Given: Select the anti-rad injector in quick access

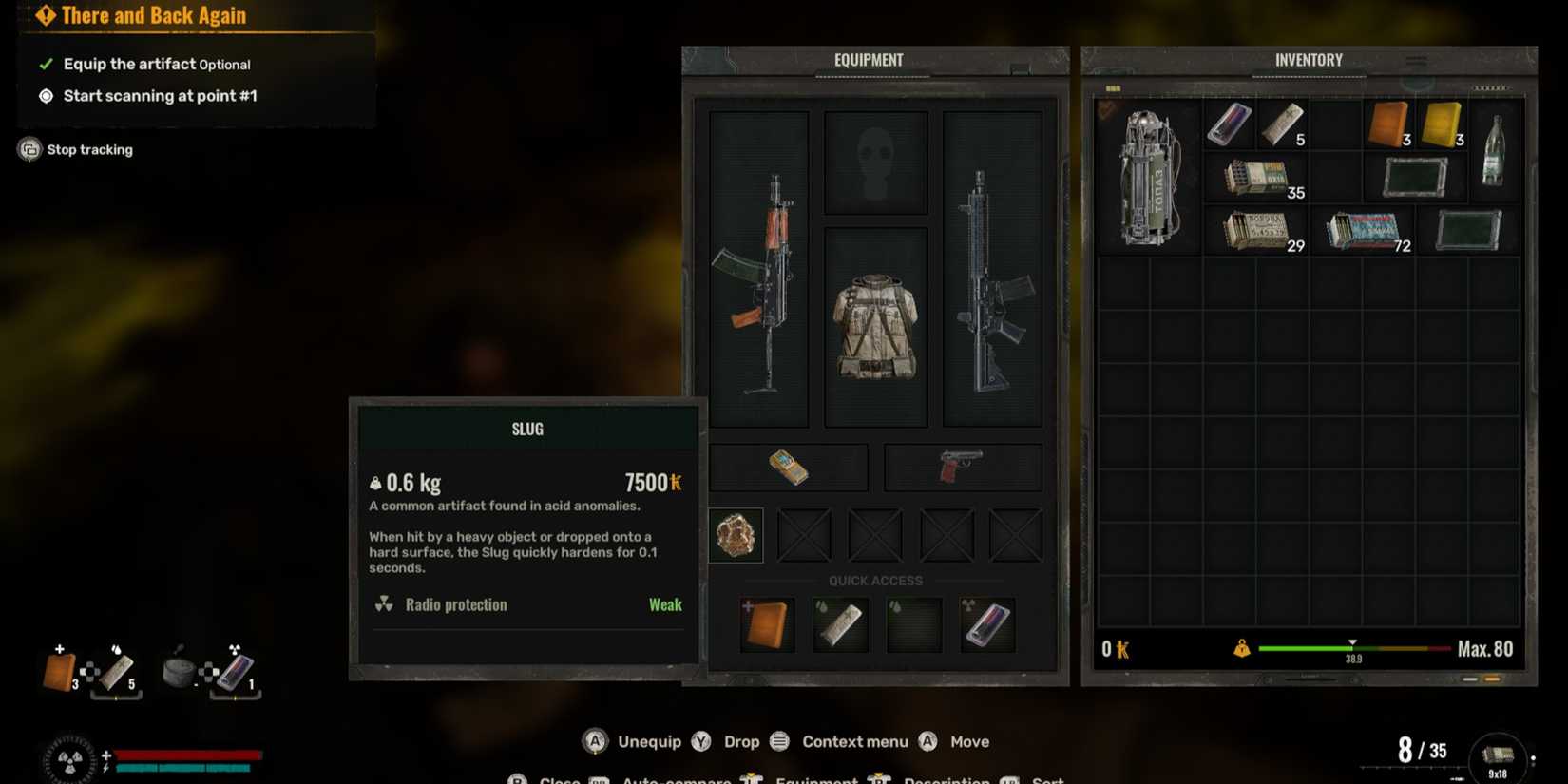Looking at the screenshot, I should tap(986, 624).
